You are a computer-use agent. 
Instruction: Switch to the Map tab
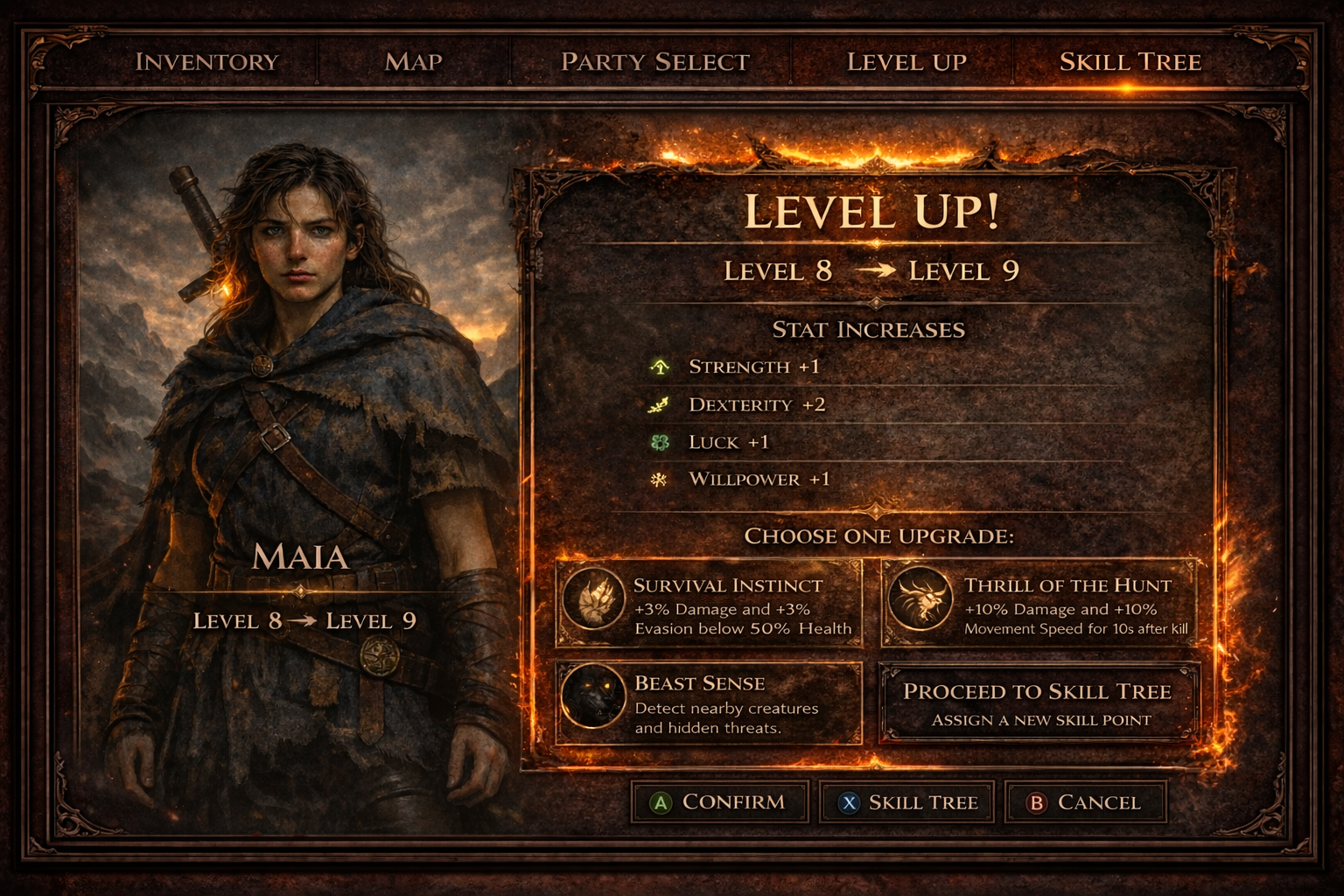412,62
